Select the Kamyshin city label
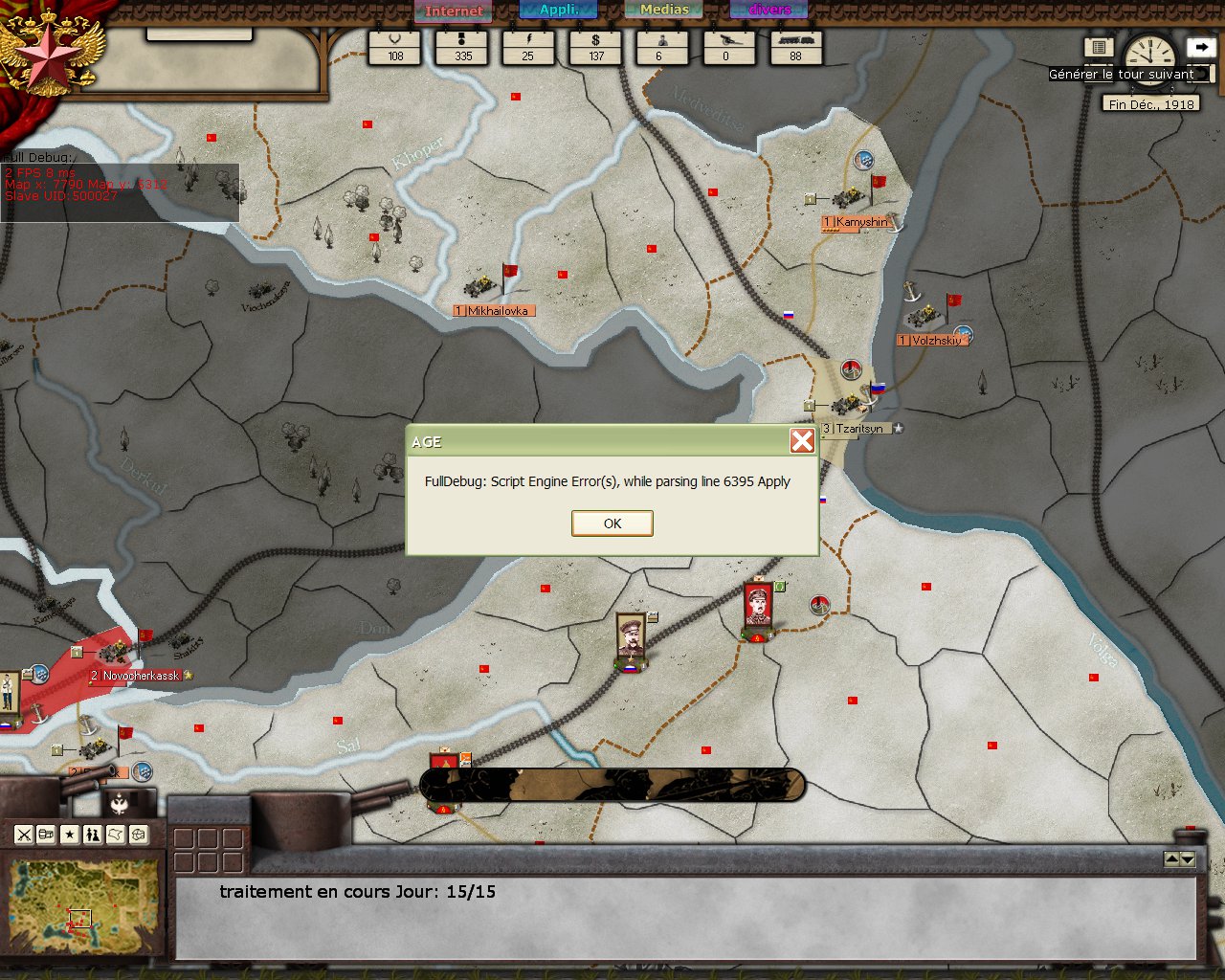 tap(860, 222)
